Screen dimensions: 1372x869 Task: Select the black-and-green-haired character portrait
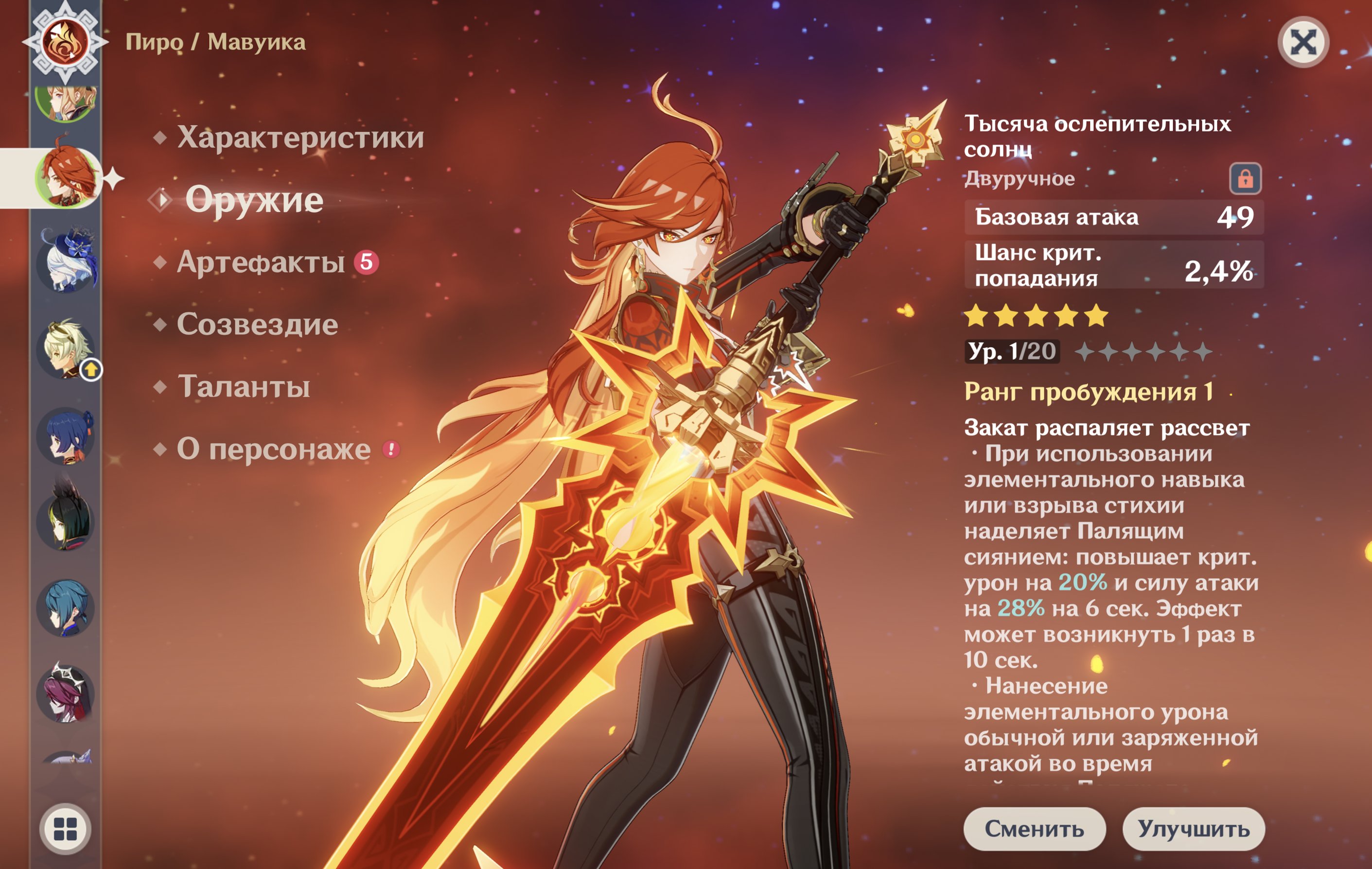pos(66,521)
